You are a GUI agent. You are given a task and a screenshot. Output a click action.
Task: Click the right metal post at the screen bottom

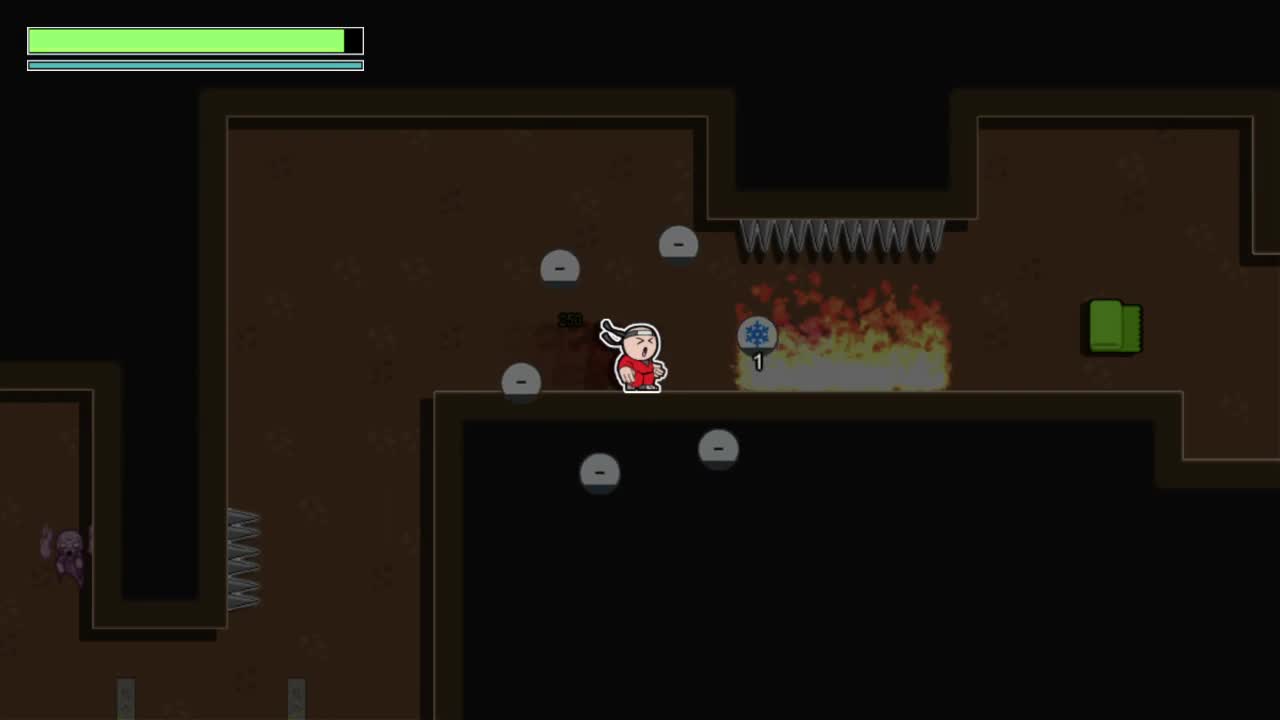(x=297, y=700)
